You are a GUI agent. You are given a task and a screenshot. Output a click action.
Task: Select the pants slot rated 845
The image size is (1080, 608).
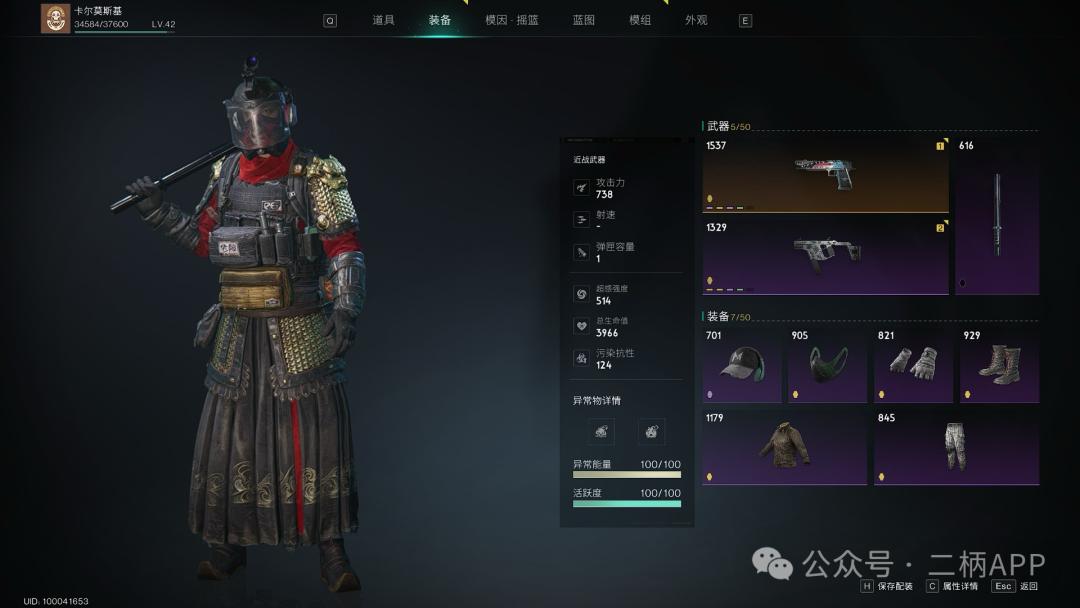click(x=956, y=447)
